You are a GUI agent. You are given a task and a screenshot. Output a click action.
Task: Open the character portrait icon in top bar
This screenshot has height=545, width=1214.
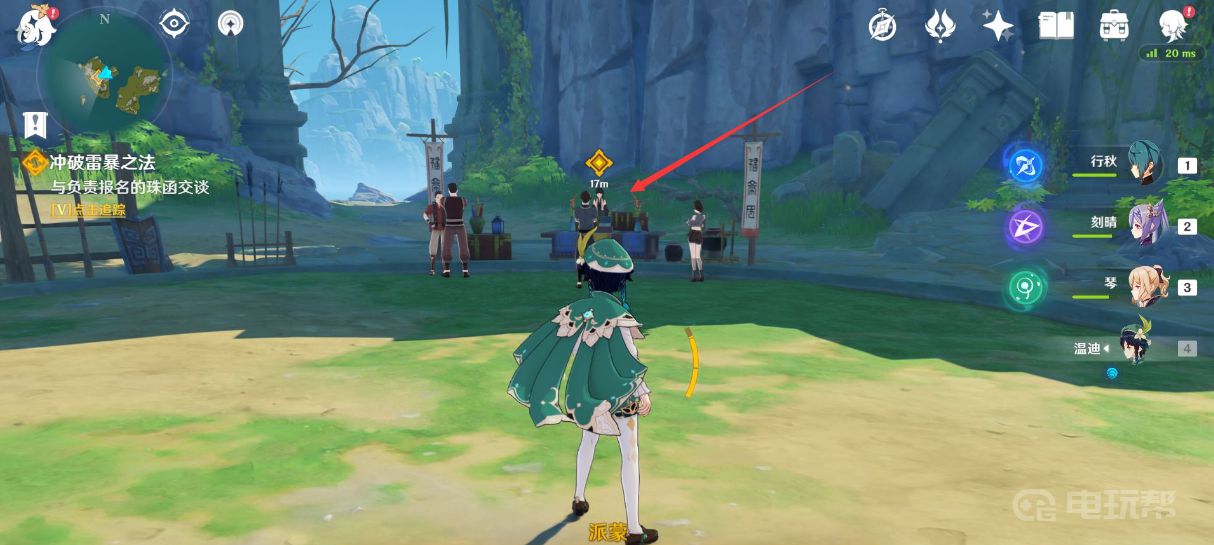tap(1172, 24)
